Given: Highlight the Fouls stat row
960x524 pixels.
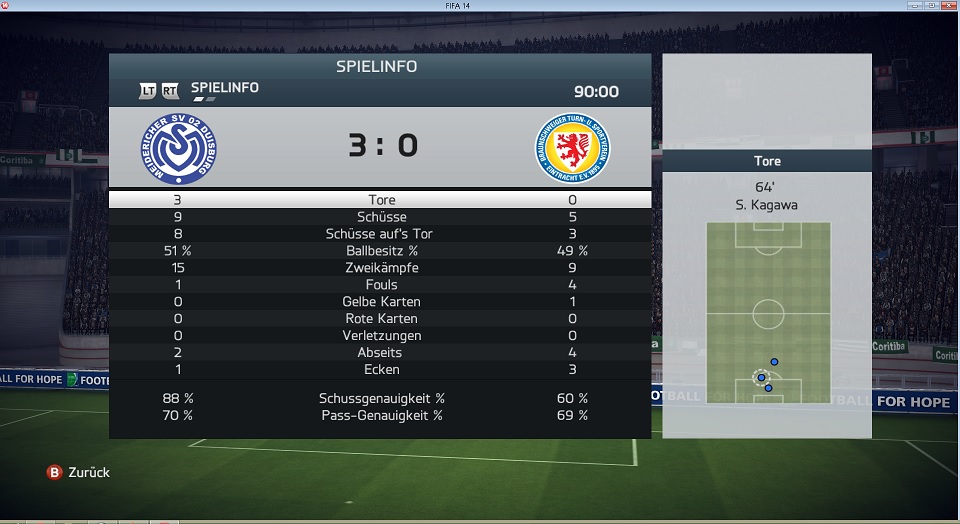Looking at the screenshot, I should point(380,285).
